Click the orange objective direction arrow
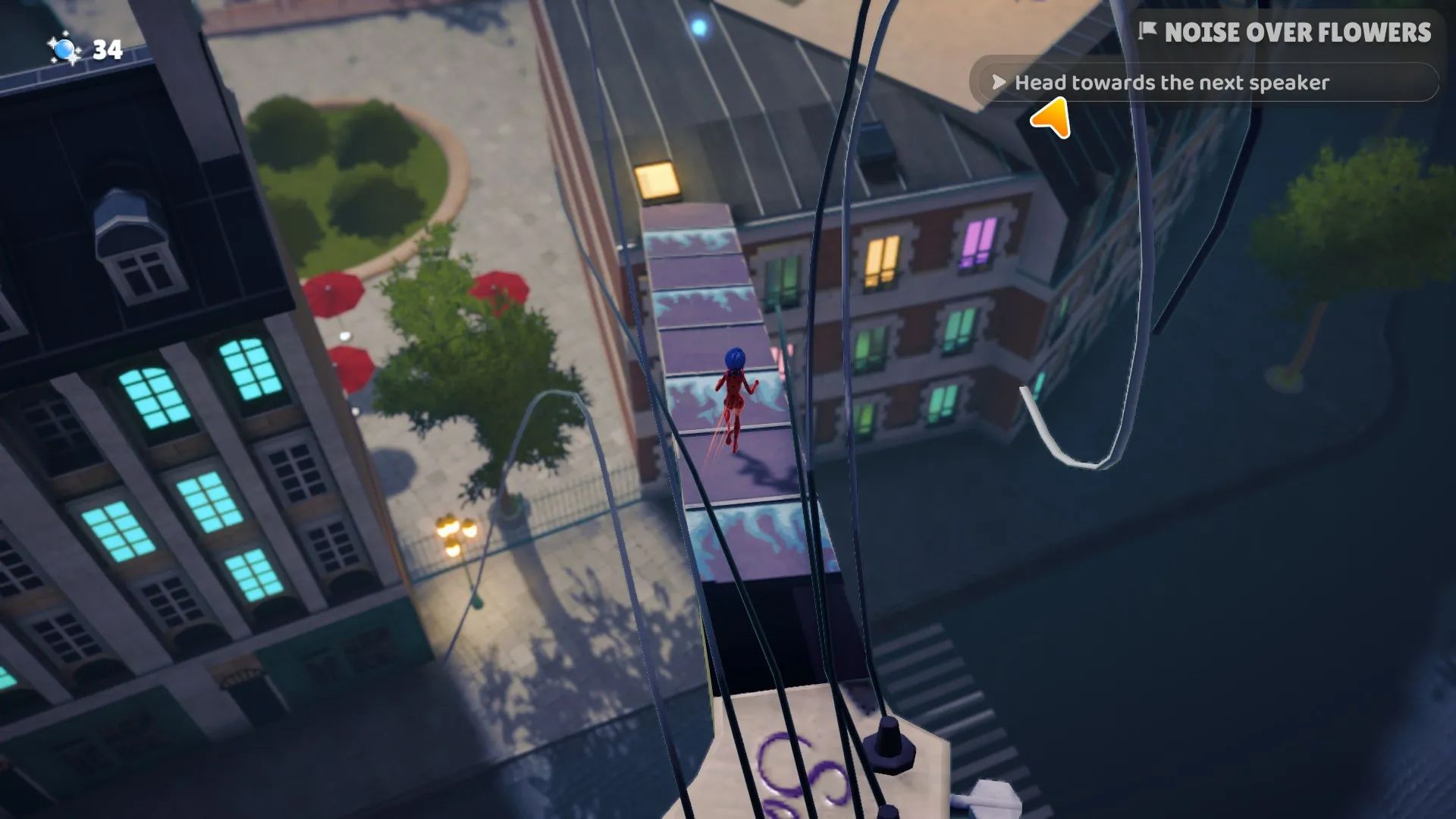The image size is (1456, 819). click(1051, 119)
